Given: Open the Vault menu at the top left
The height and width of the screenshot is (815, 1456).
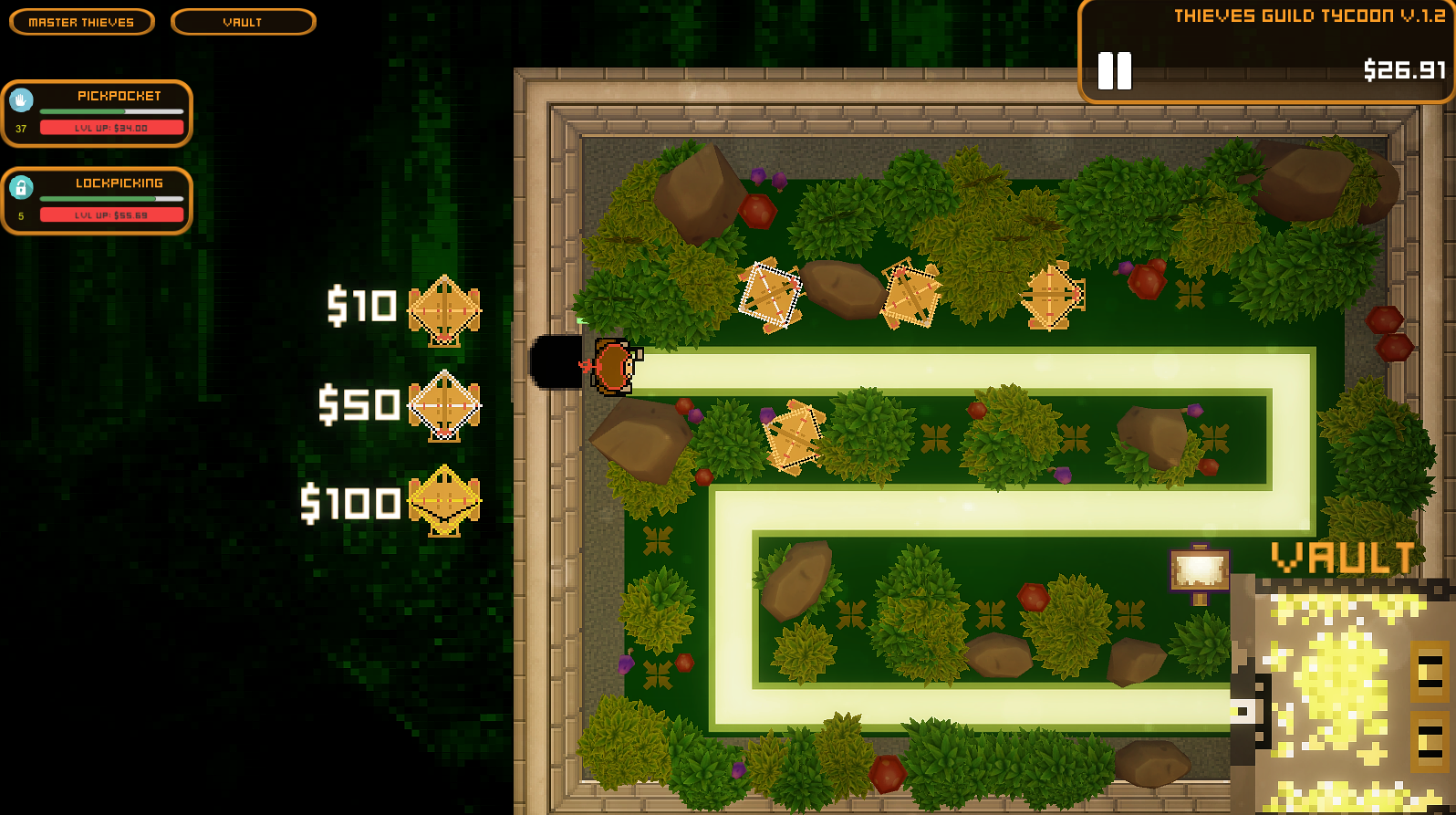Looking at the screenshot, I should [243, 22].
